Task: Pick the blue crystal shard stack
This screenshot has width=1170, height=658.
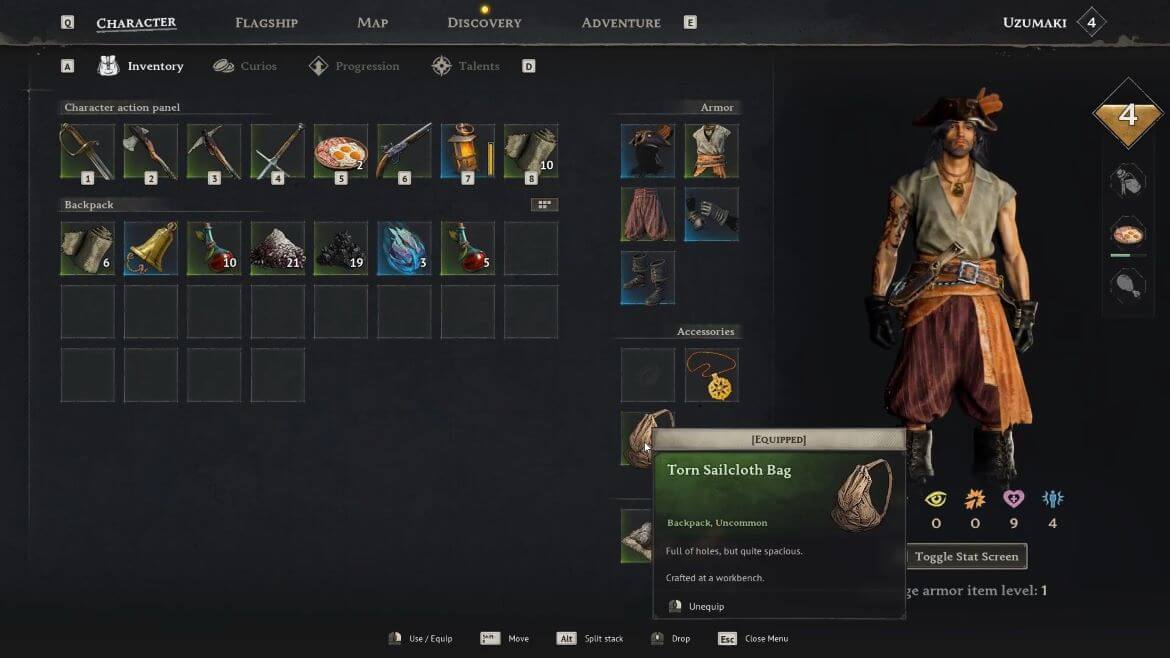Action: (404, 248)
